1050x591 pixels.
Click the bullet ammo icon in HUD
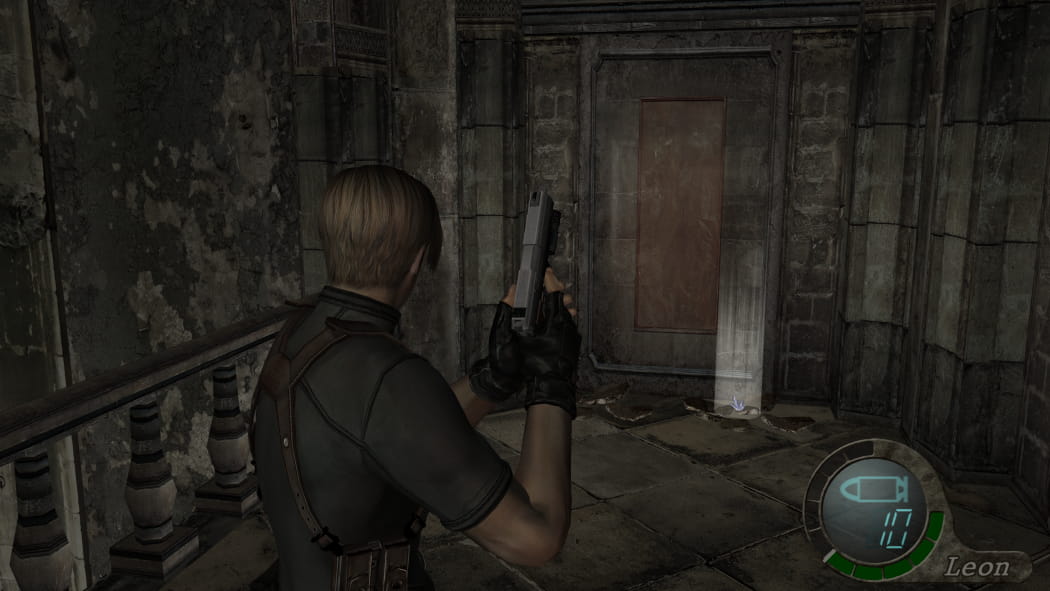(x=872, y=490)
